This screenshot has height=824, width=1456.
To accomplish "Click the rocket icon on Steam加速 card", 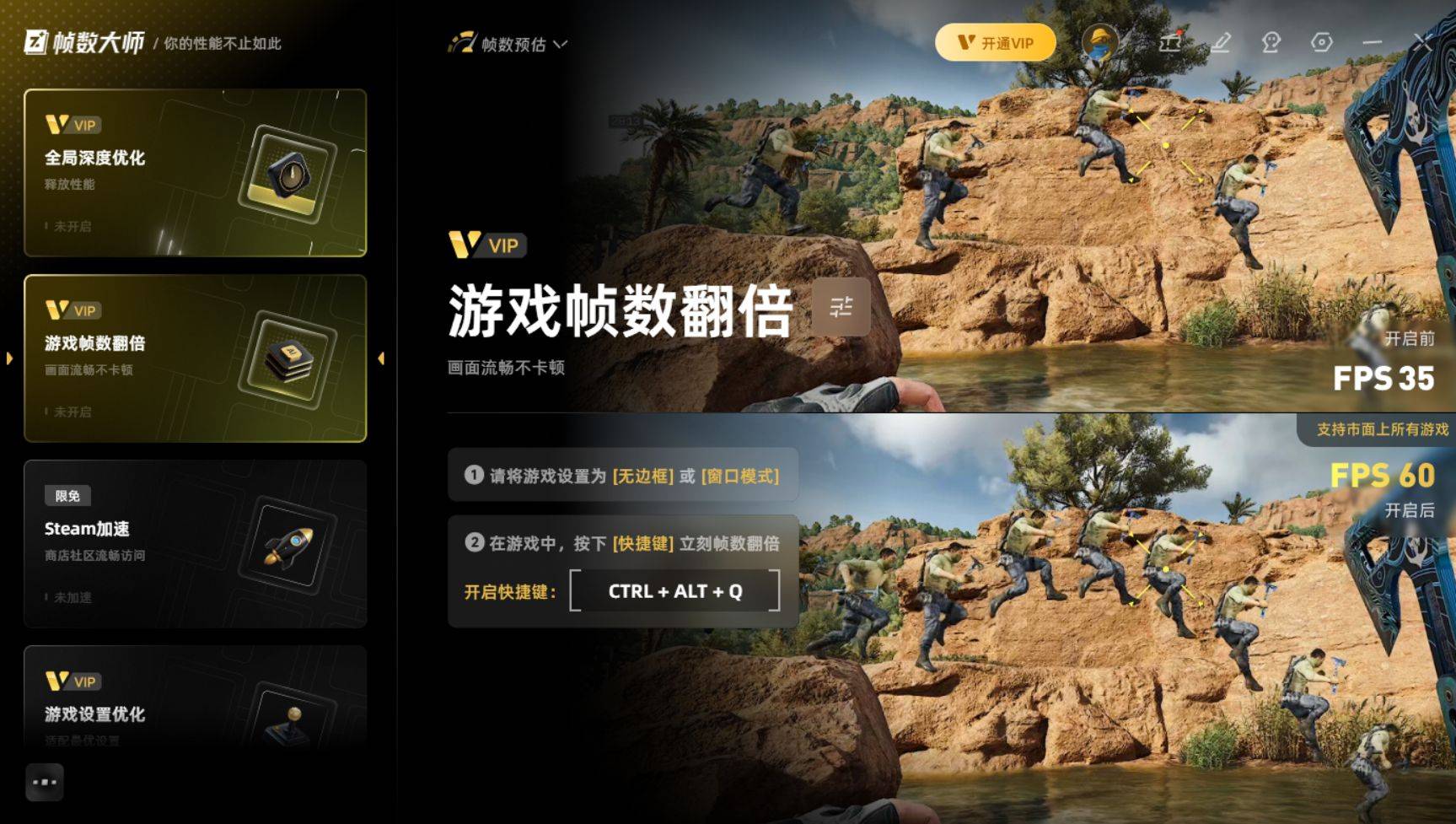I will coord(290,547).
